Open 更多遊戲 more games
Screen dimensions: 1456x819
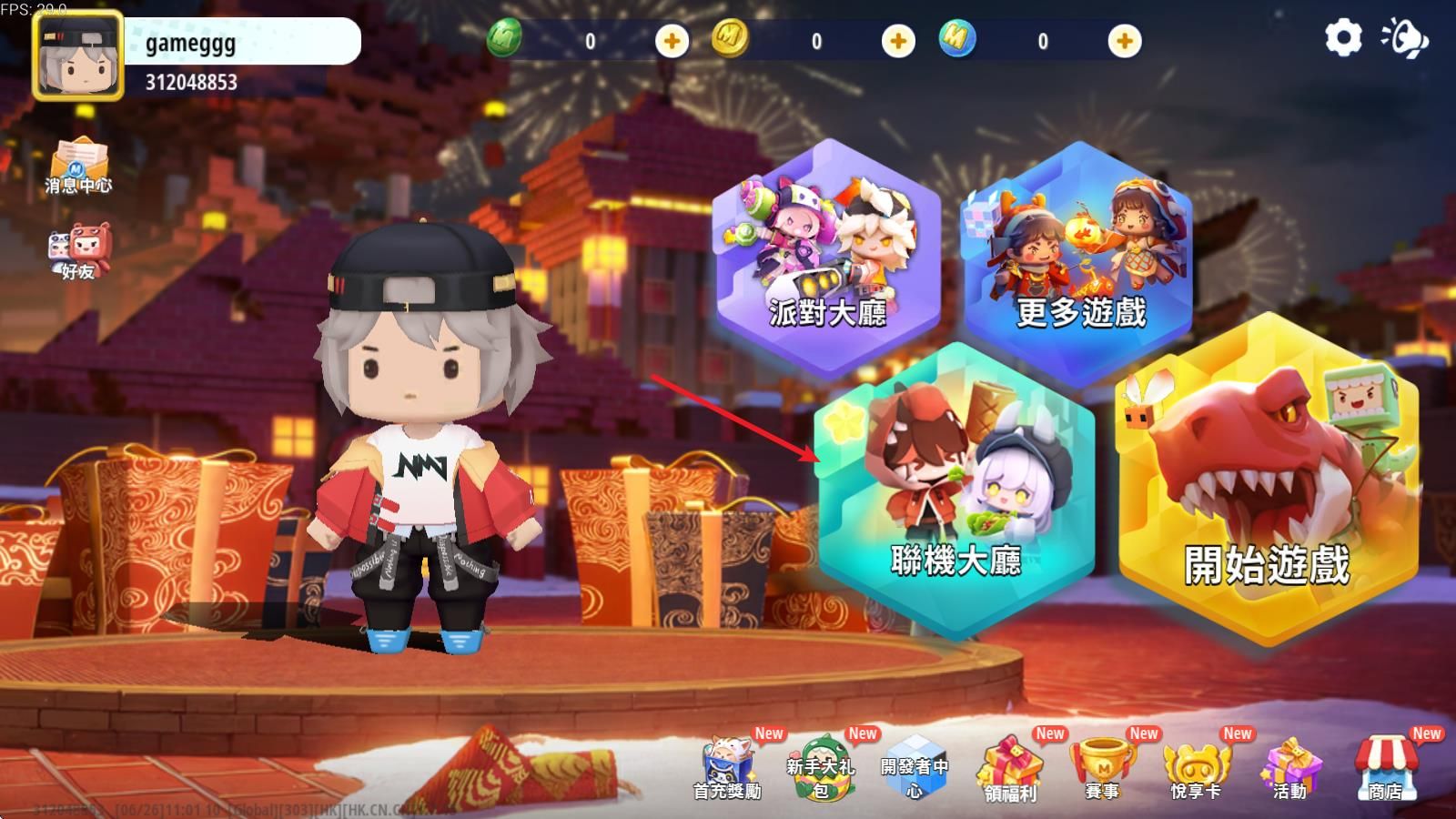(x=1083, y=259)
